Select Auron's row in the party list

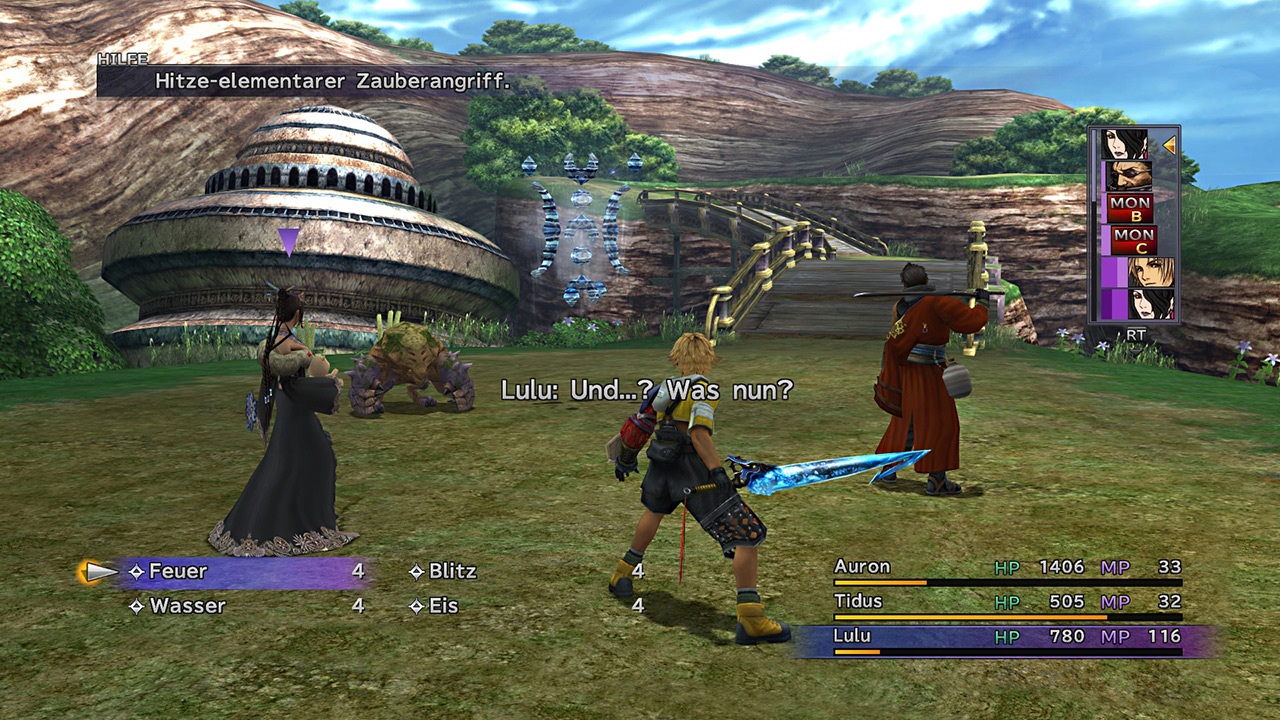pyautogui.click(x=1007, y=569)
